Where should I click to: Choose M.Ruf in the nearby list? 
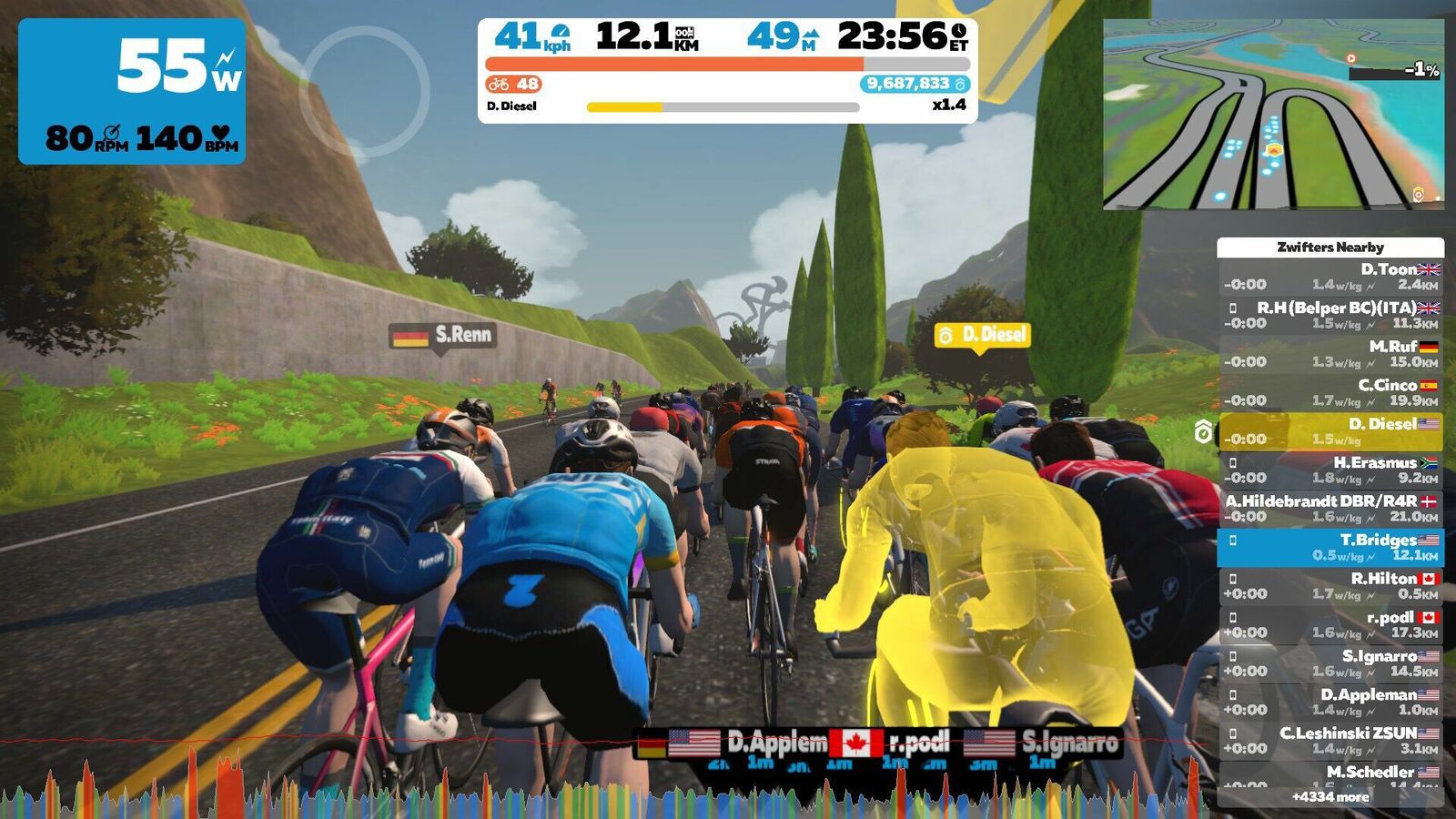pos(1330,354)
